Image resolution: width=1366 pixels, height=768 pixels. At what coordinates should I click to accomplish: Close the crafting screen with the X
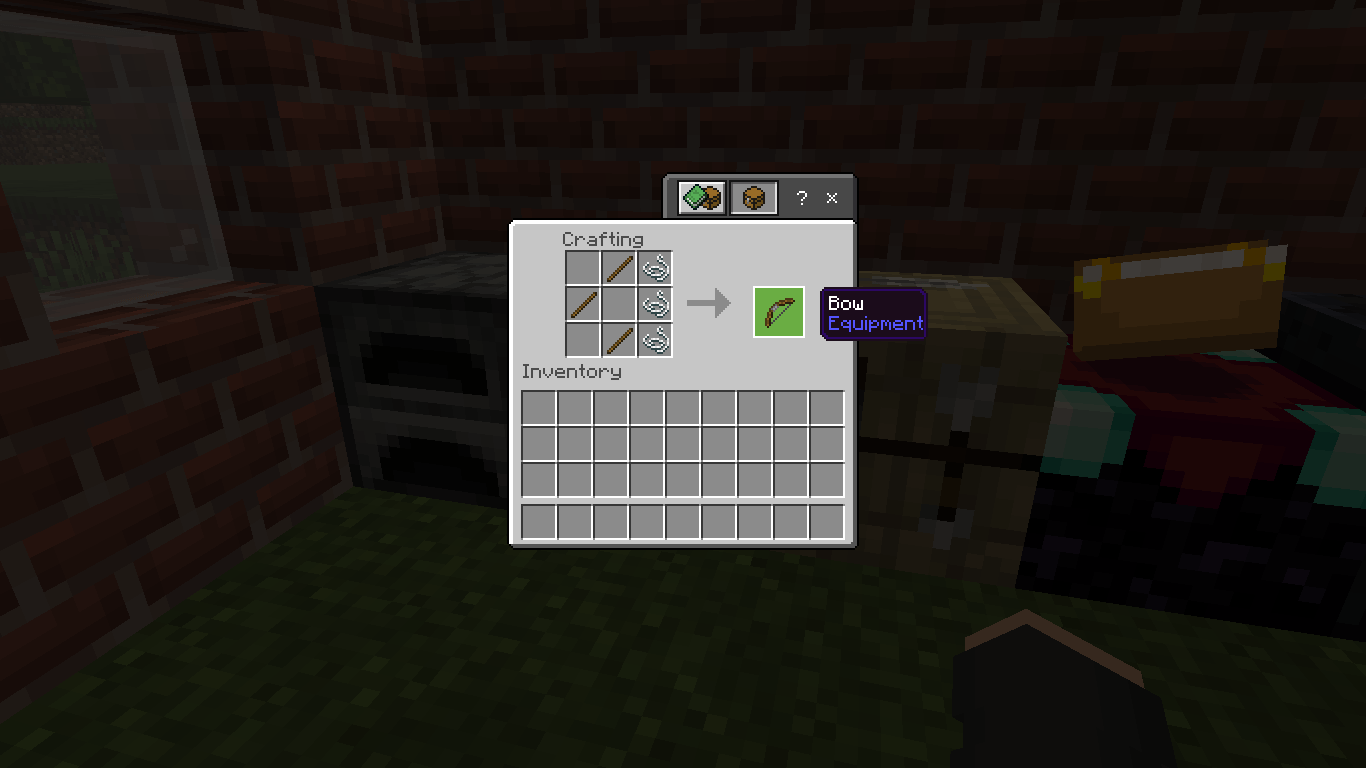(831, 198)
